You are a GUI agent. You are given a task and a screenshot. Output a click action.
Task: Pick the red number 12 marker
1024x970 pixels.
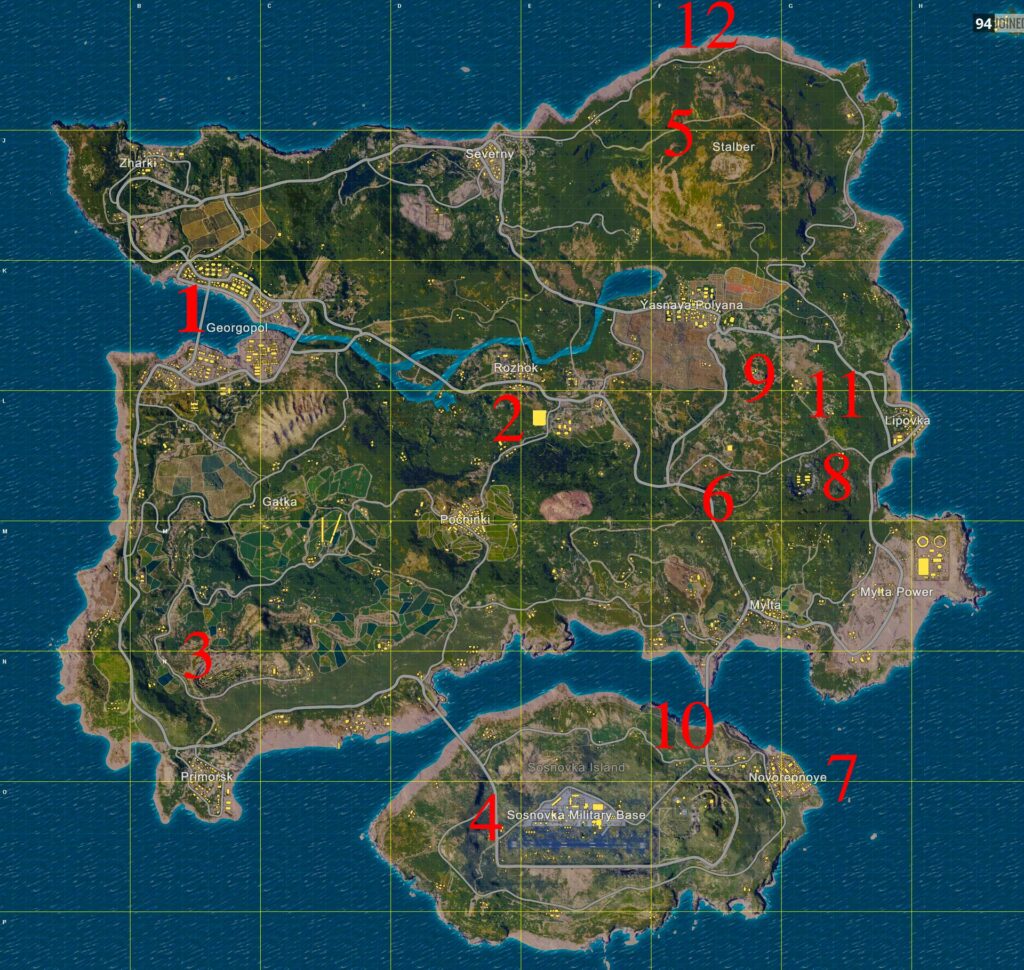point(706,25)
